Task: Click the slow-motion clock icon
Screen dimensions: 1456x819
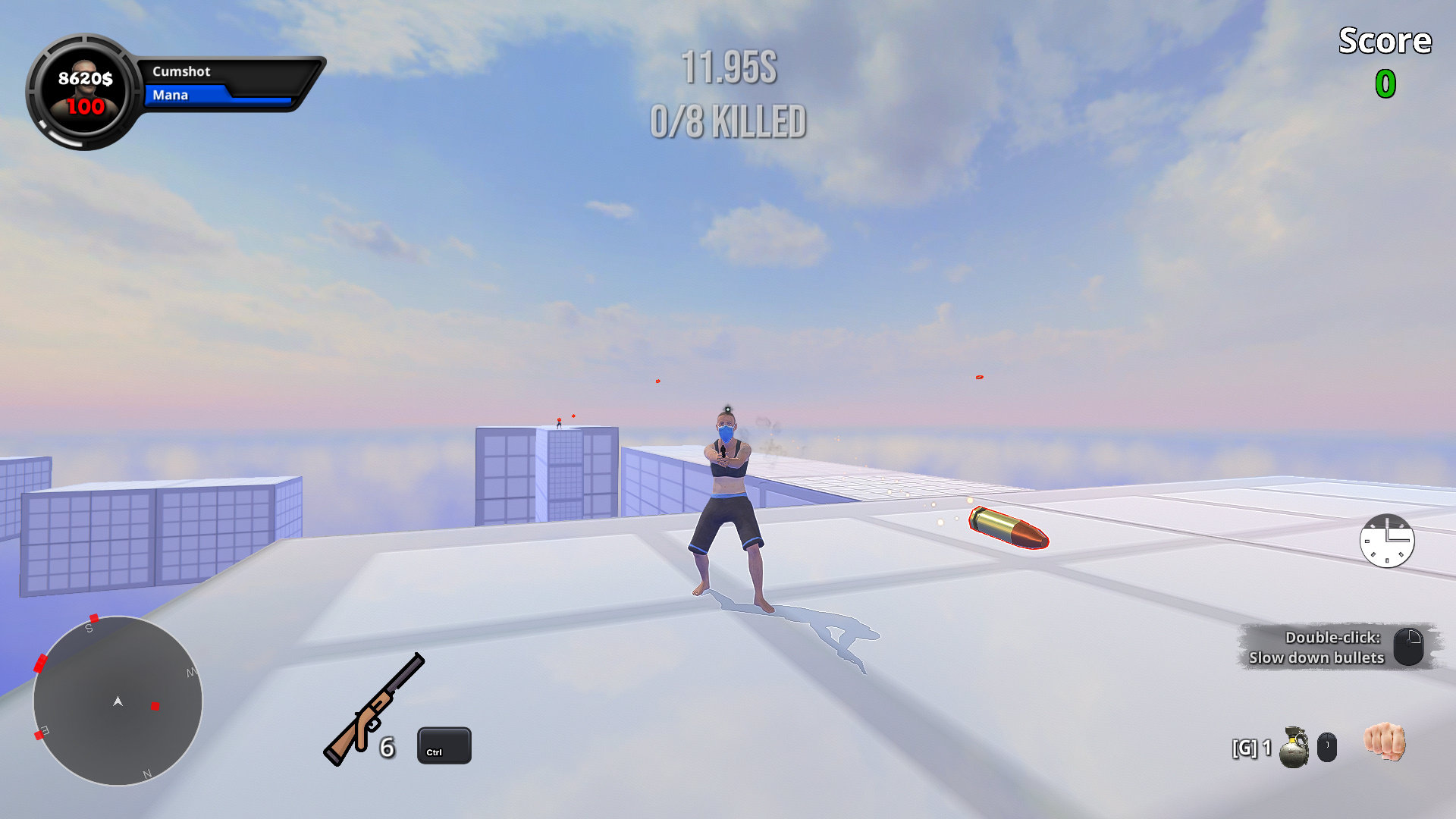Action: coord(1386,541)
